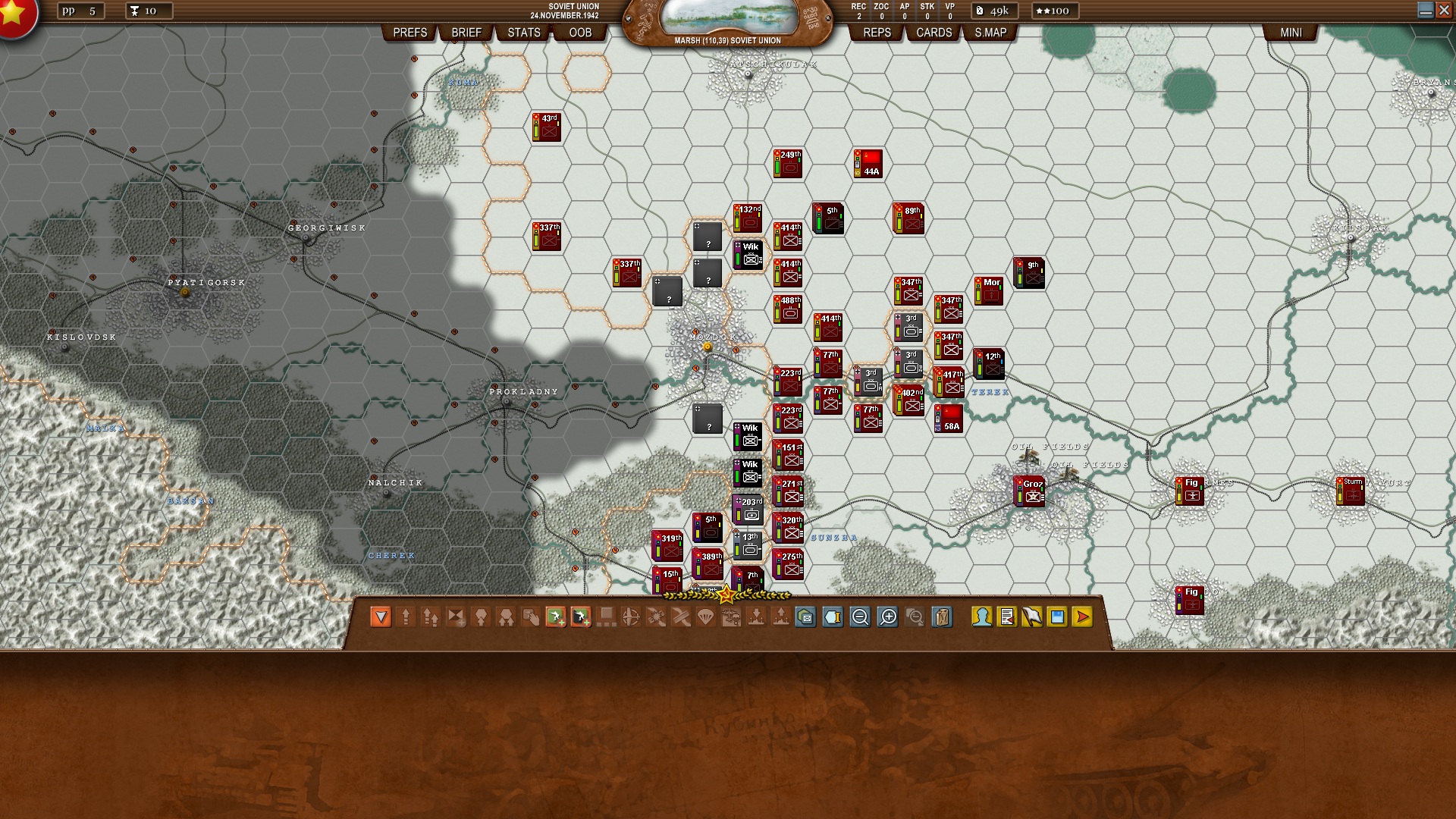This screenshot has width=1456, height=819.
Task: Click the zoom-out magnifier icon
Action: click(x=858, y=618)
